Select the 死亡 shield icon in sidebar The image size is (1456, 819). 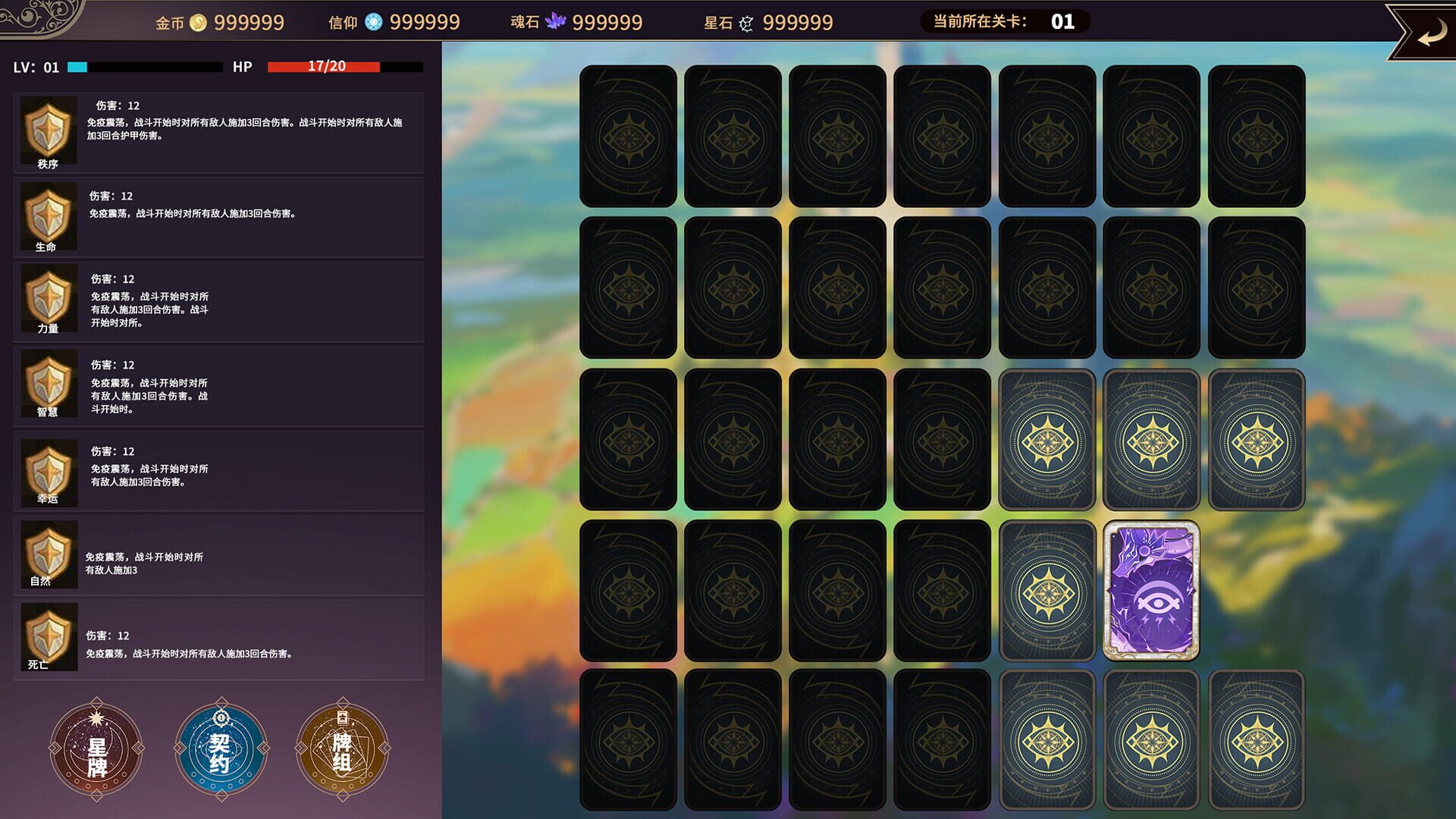[x=49, y=635]
